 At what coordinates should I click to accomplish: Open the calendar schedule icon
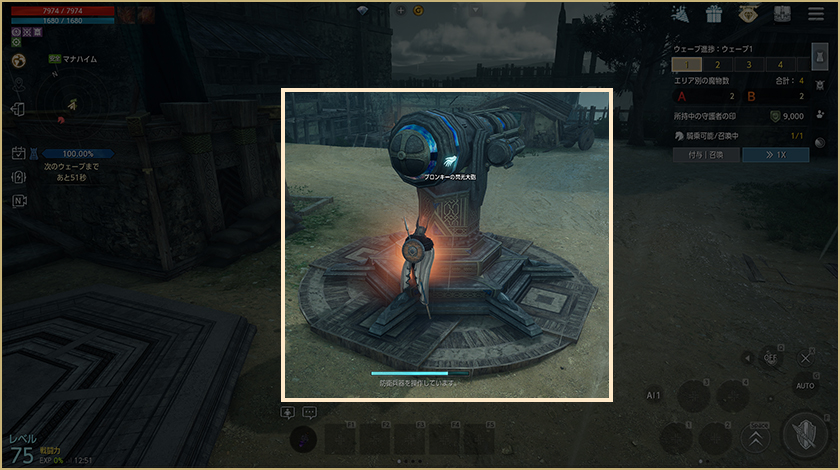coord(19,153)
